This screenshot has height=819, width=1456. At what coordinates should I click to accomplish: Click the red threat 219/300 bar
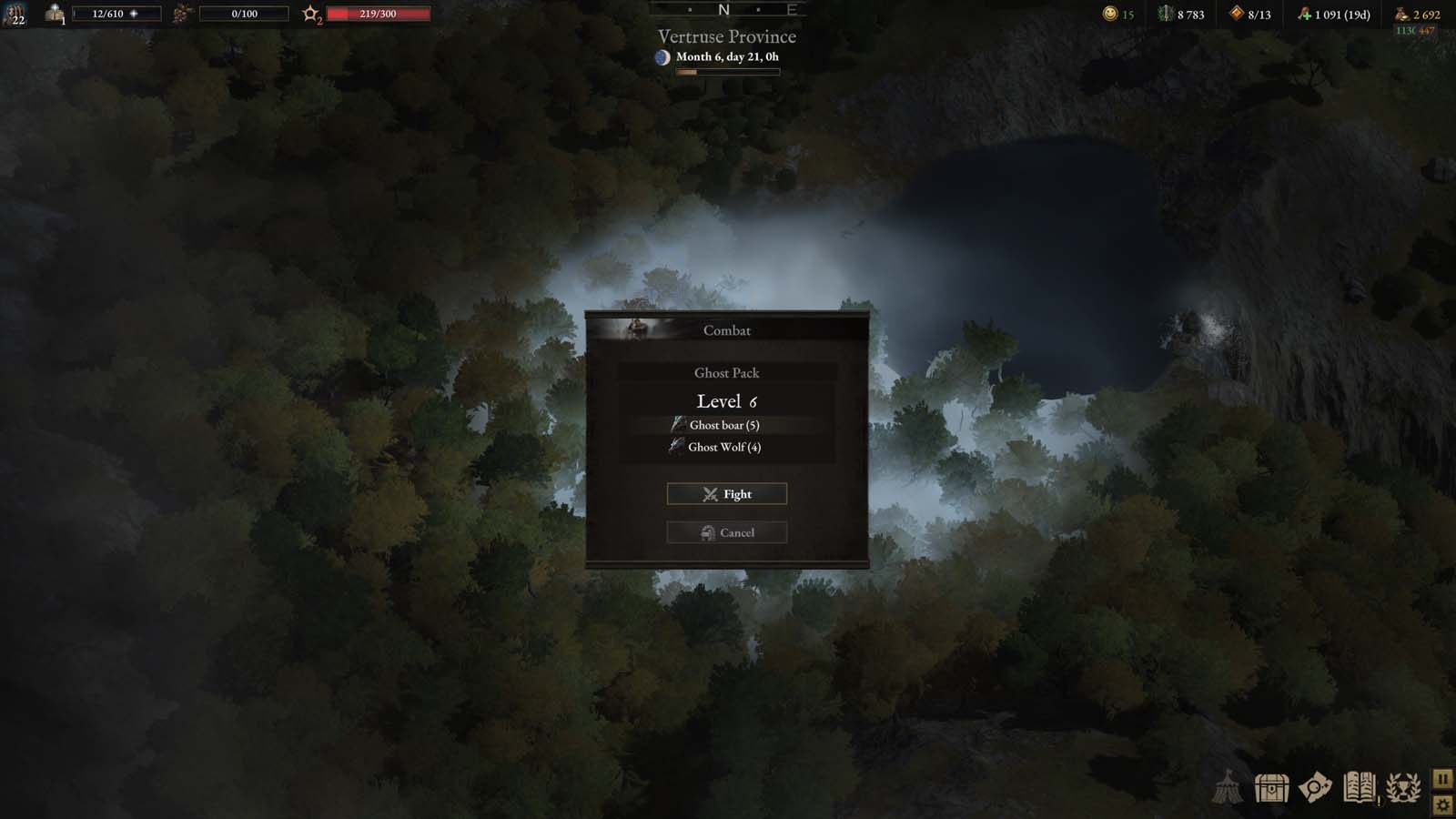coord(376,14)
